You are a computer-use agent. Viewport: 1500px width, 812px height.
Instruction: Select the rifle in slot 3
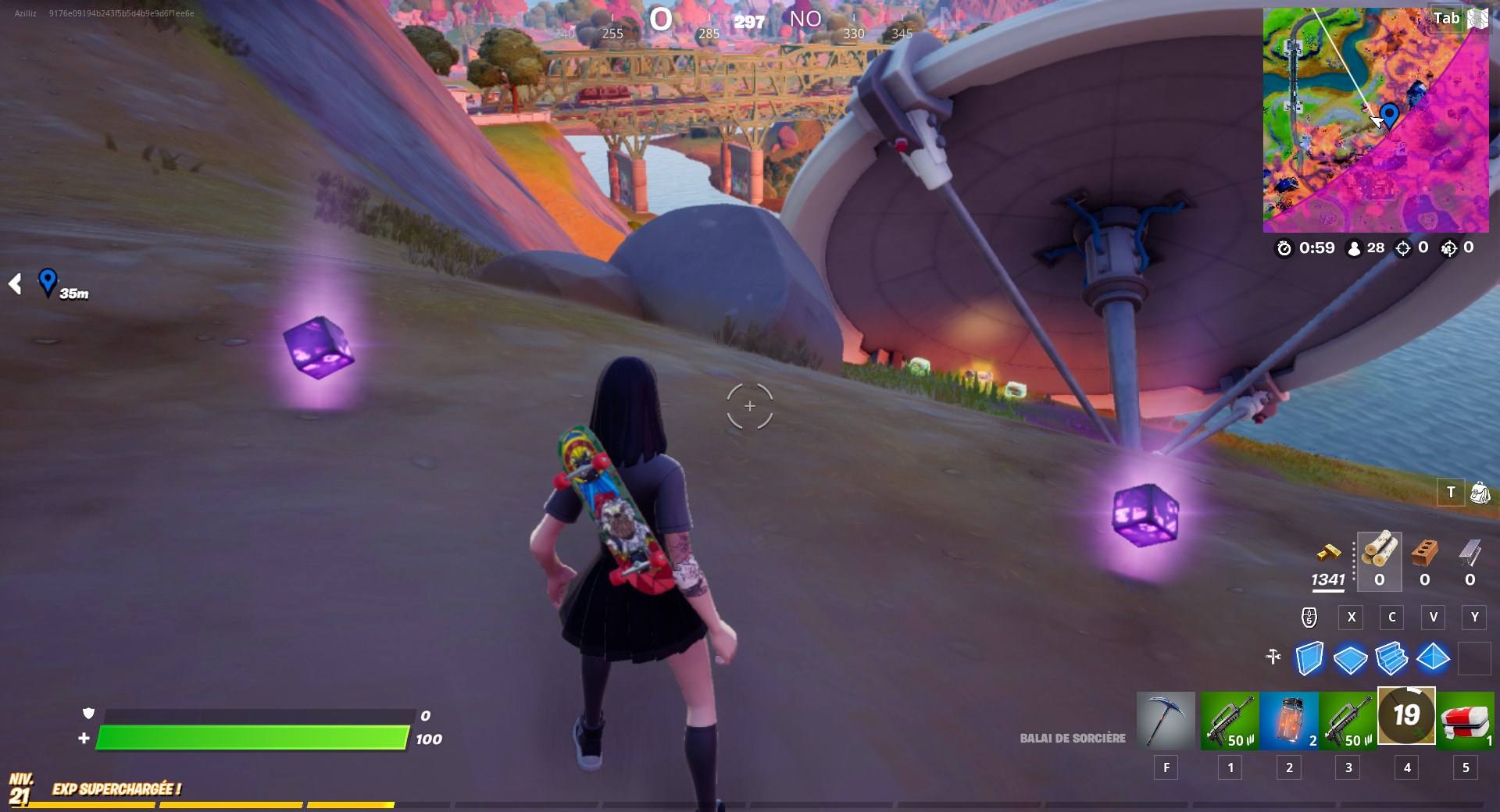click(x=1348, y=720)
